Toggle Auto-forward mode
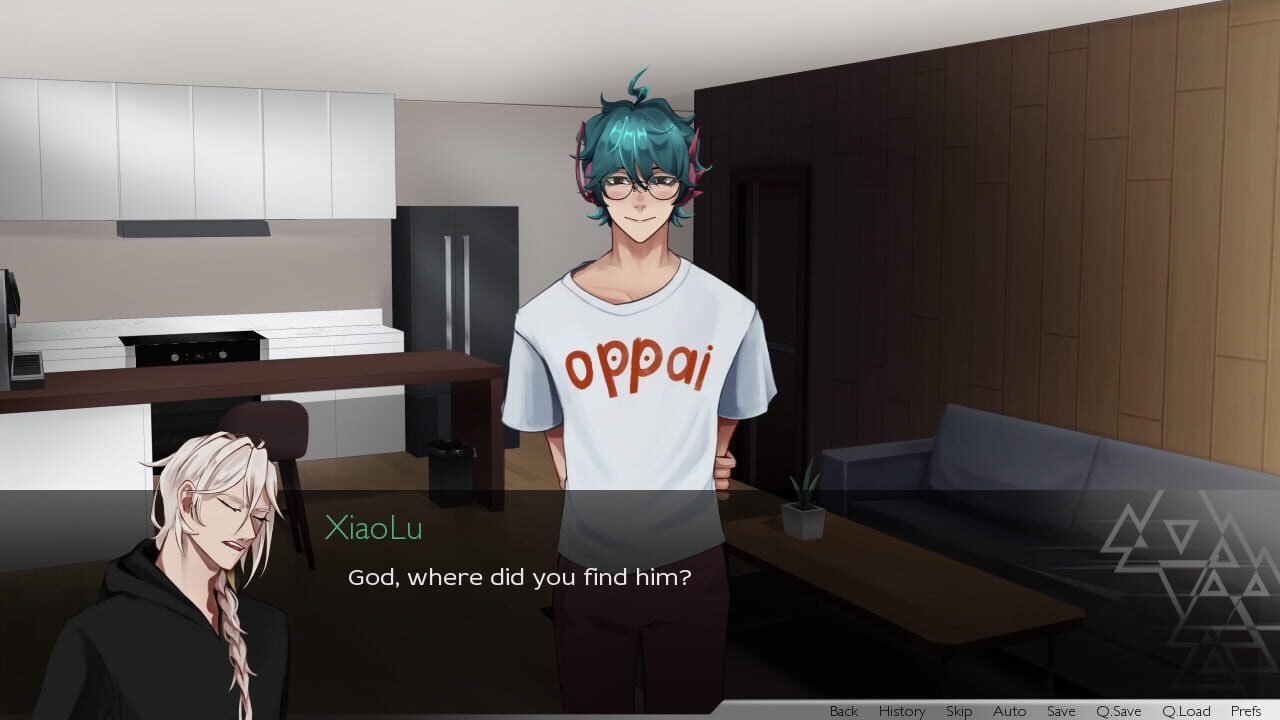This screenshot has height=720, width=1280. (x=1009, y=711)
